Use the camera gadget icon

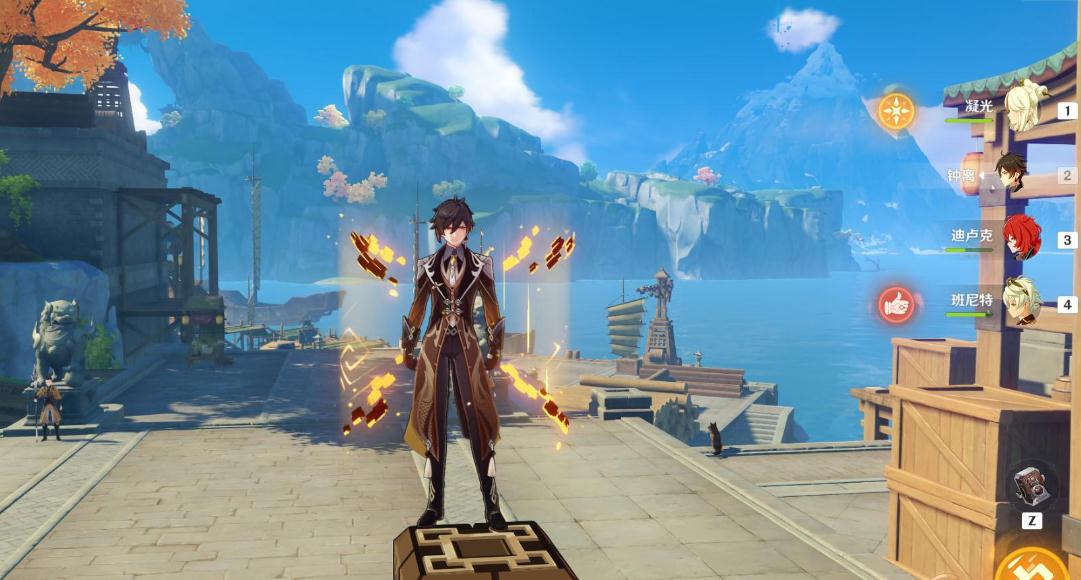1030,487
